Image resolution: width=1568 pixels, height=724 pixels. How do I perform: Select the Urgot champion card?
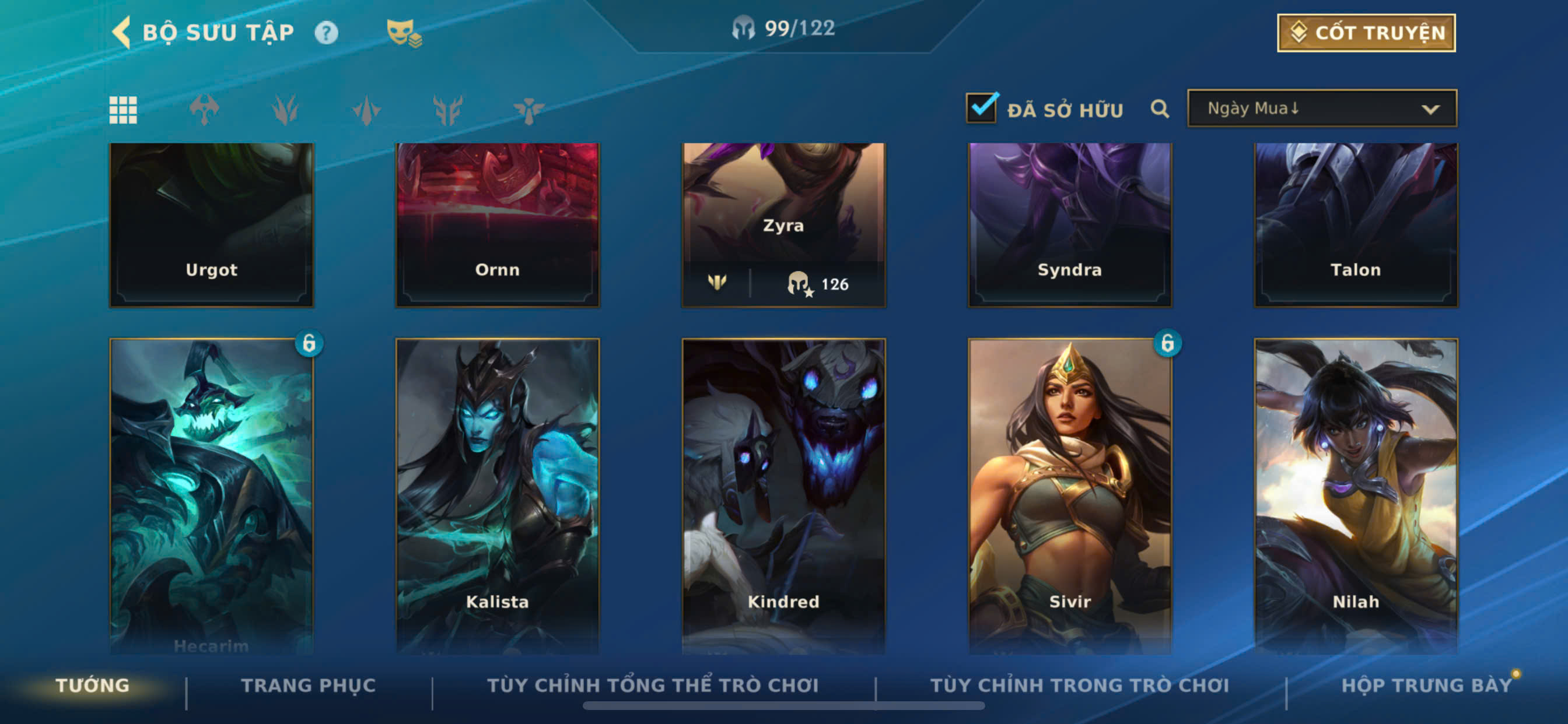point(211,224)
